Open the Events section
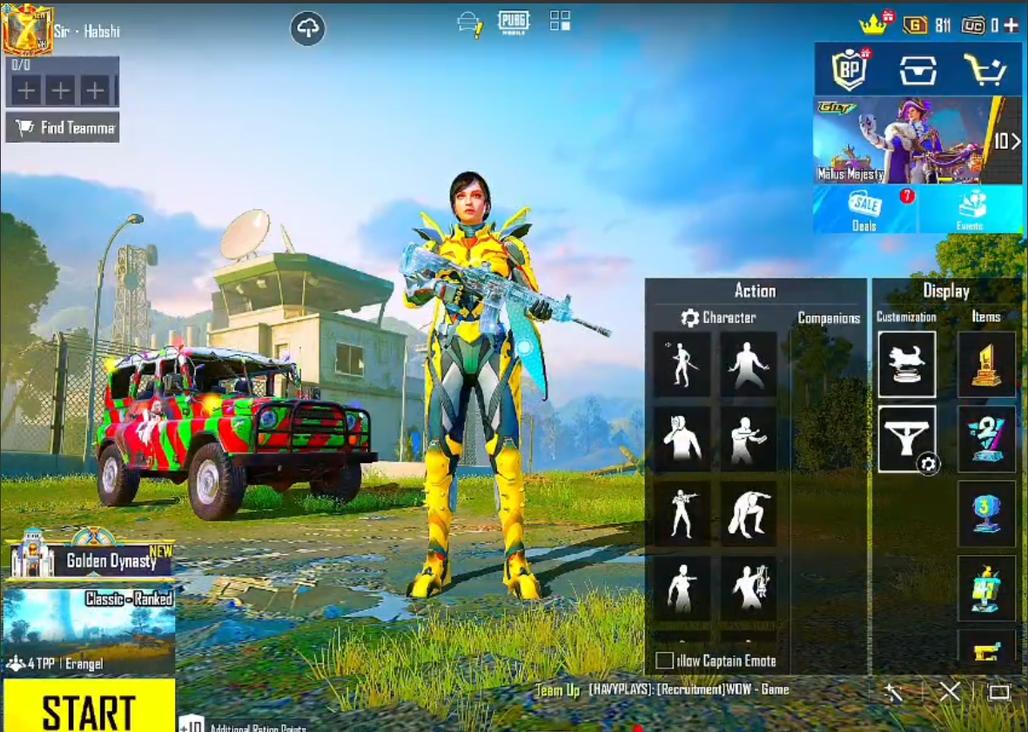The height and width of the screenshot is (732, 1028). [x=970, y=210]
